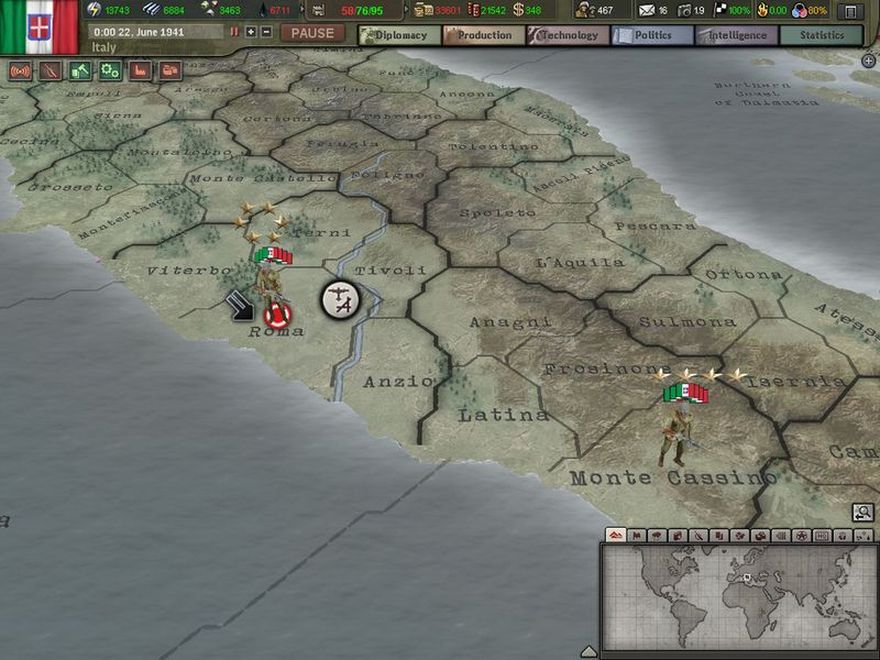
Task: Click the red factory icon
Action: point(140,71)
